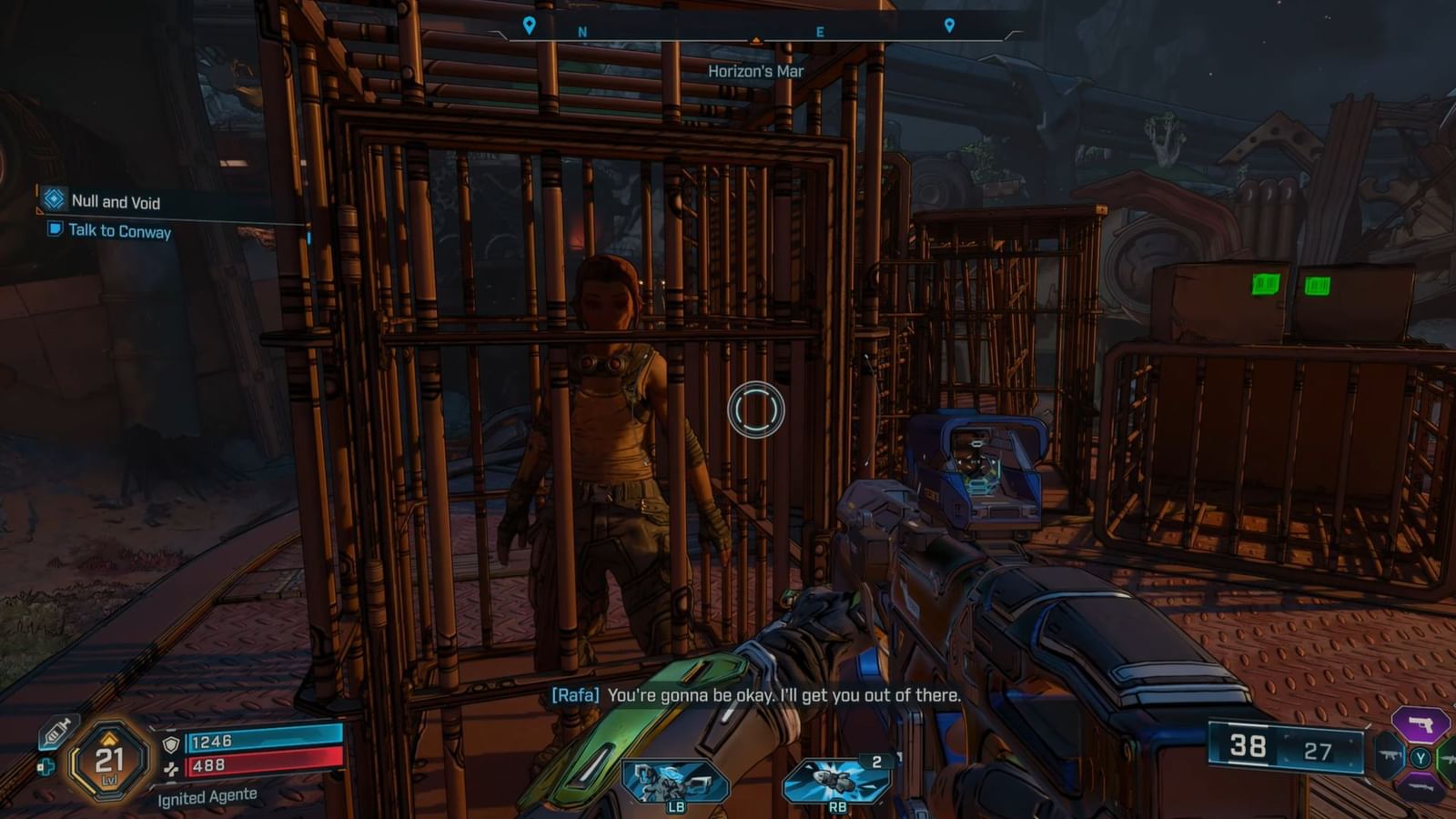Click the orange marker on the compass strip

pyautogui.click(x=758, y=39)
